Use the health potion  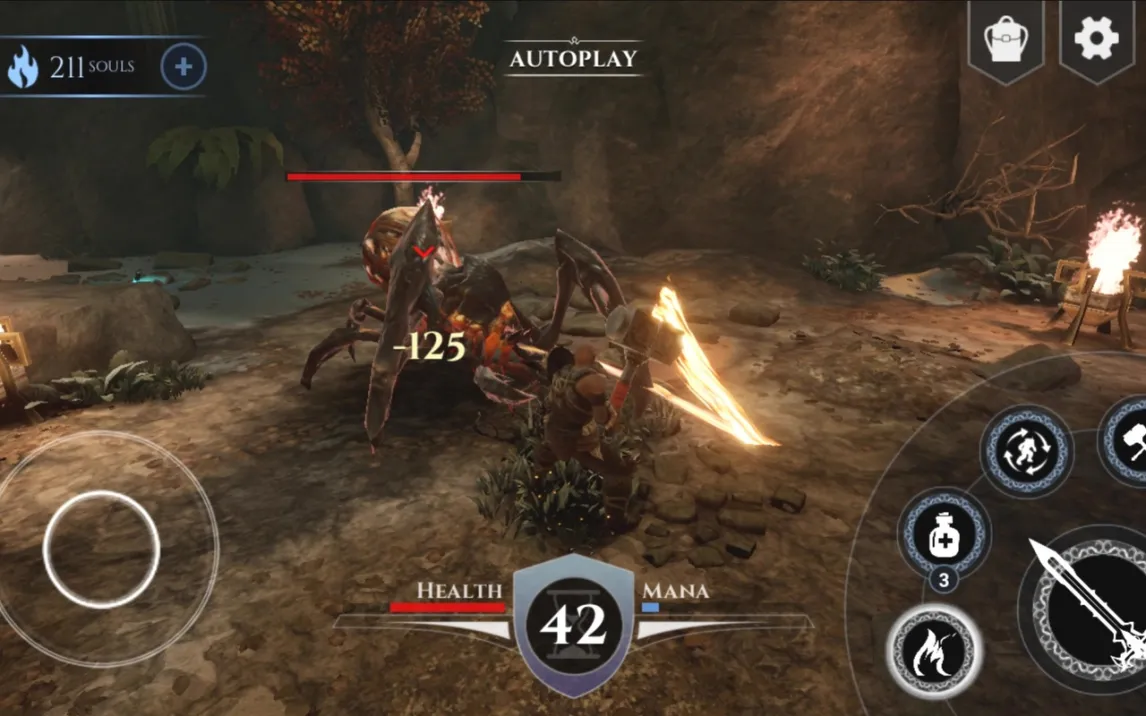coord(943,535)
